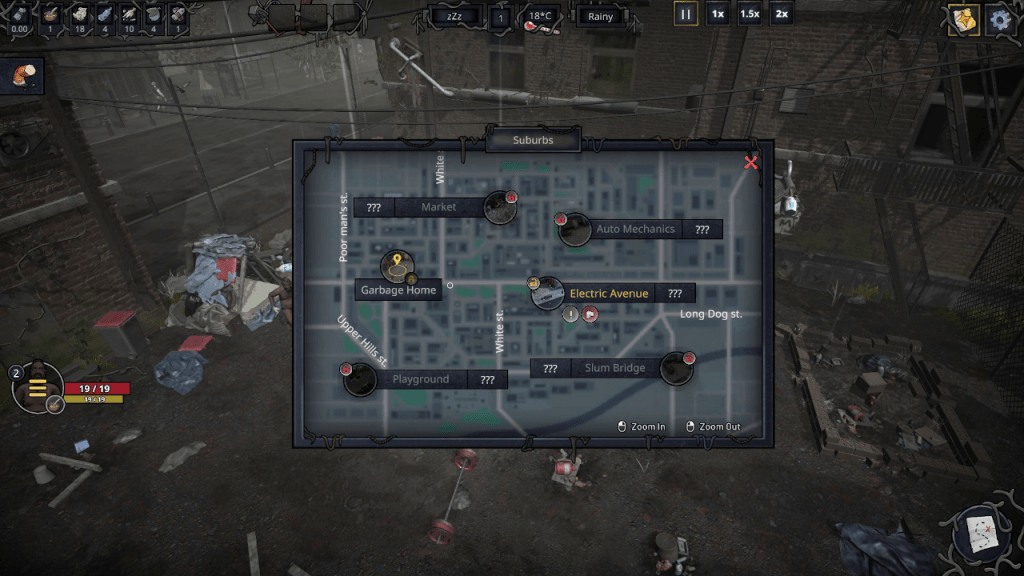Select the Slum Bridge location
Screen dimensions: 1024x576
(677, 368)
